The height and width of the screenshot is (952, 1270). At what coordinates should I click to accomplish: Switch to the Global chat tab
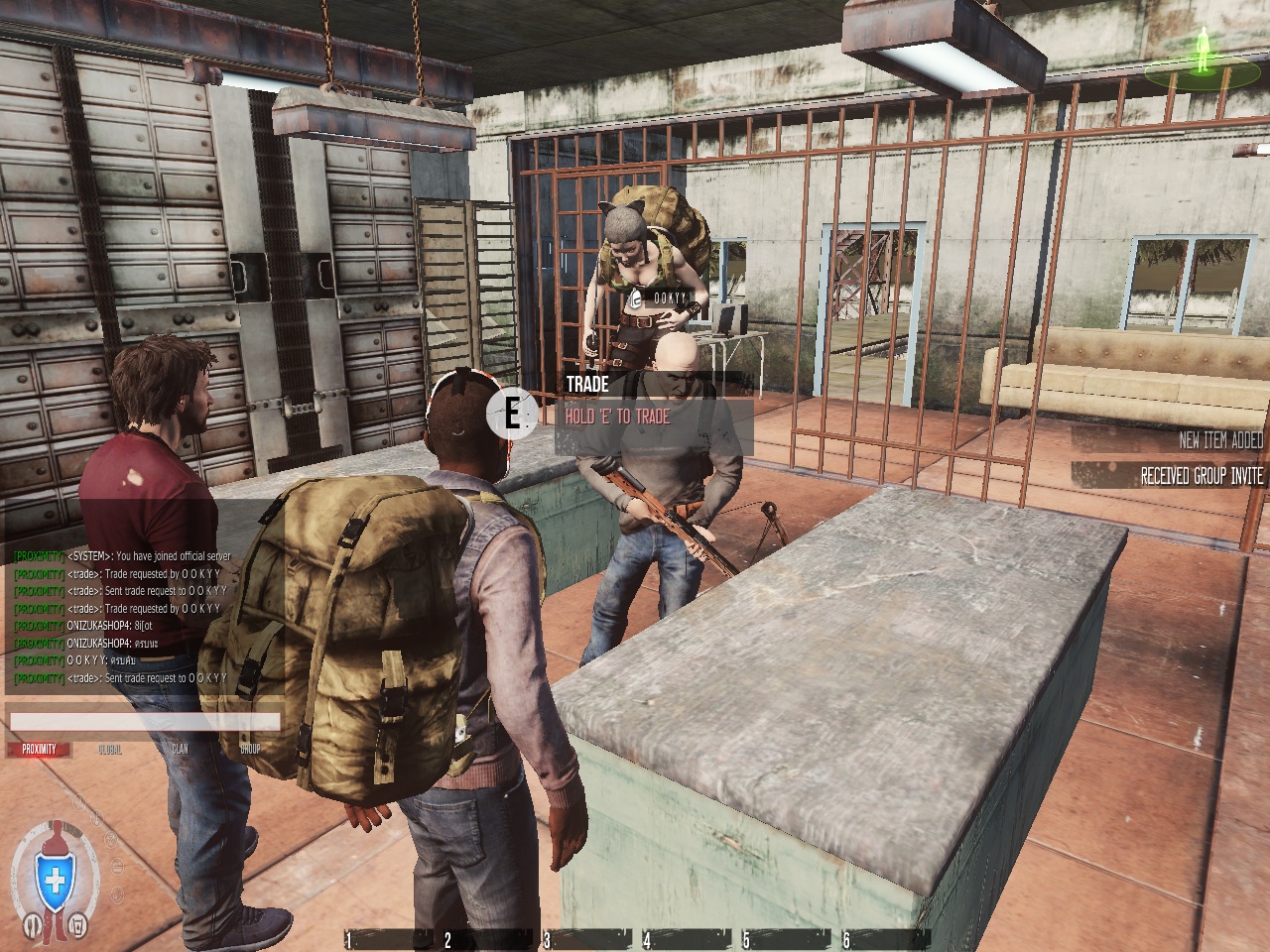110,750
